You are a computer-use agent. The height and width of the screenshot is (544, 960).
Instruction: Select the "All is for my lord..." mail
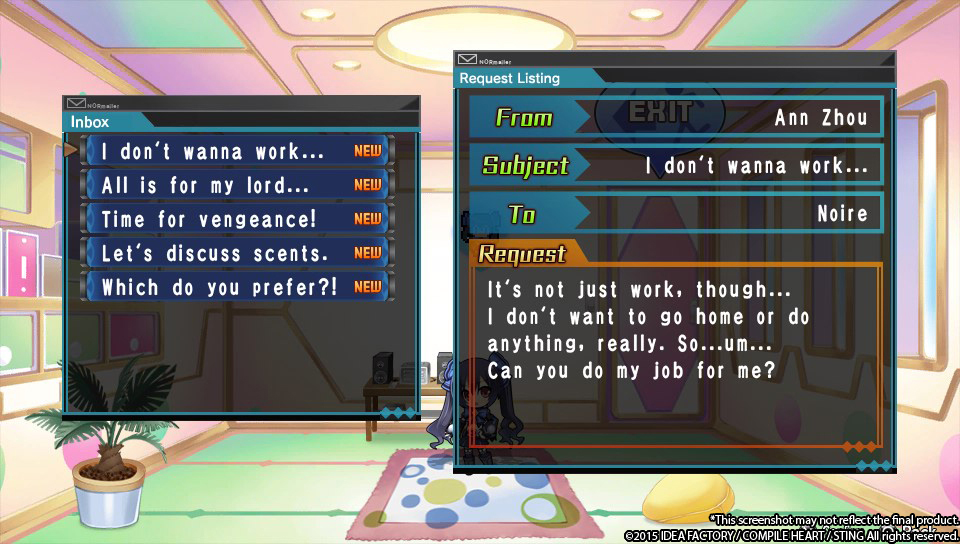pos(238,185)
